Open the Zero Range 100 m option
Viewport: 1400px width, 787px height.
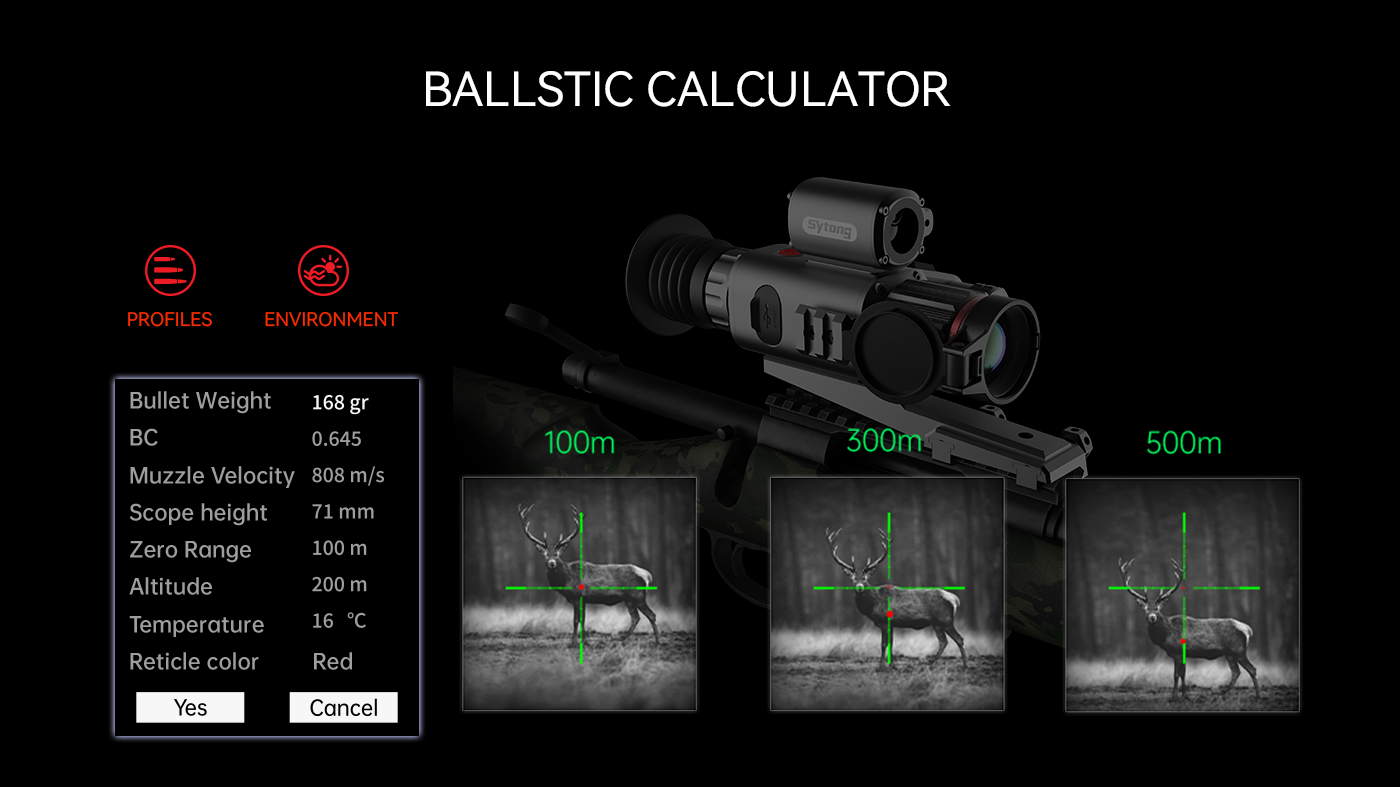(341, 549)
